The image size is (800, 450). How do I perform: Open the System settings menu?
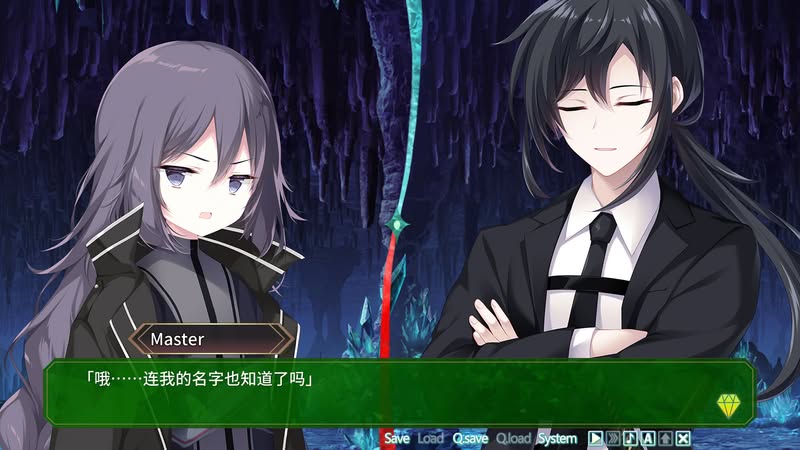pyautogui.click(x=557, y=438)
